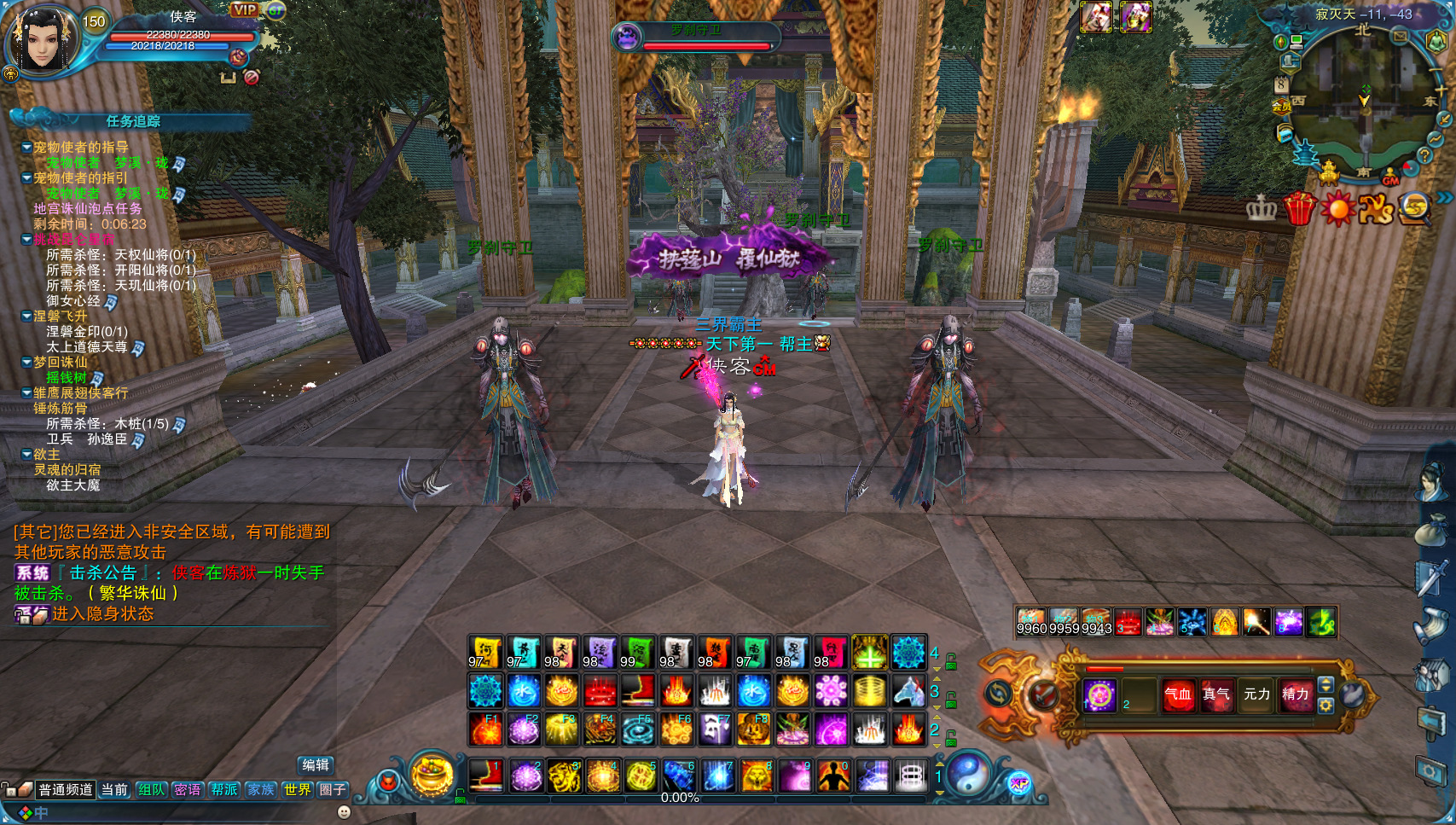Viewport: 1456px width, 825px height.
Task: Click the minimap question mark help icon
Action: click(1424, 155)
